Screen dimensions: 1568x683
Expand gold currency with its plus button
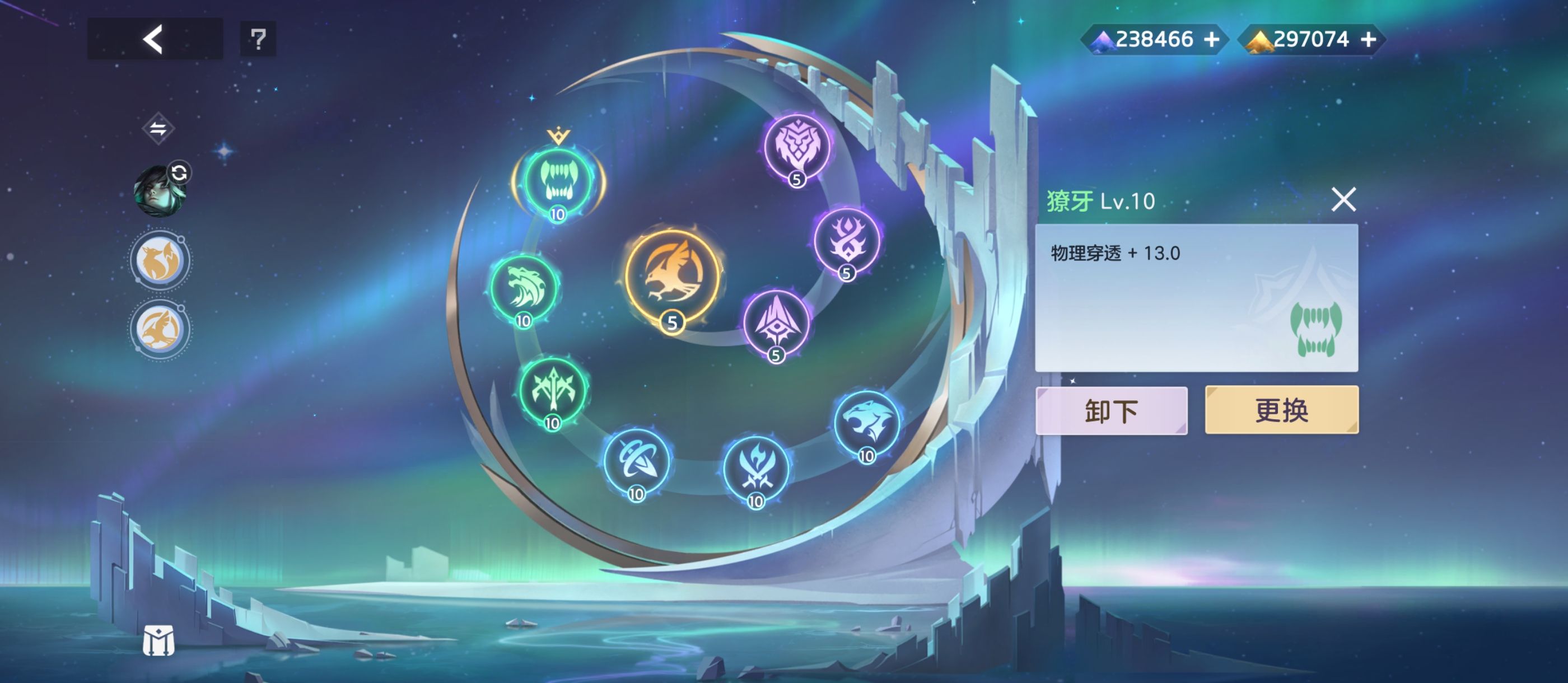[1370, 39]
